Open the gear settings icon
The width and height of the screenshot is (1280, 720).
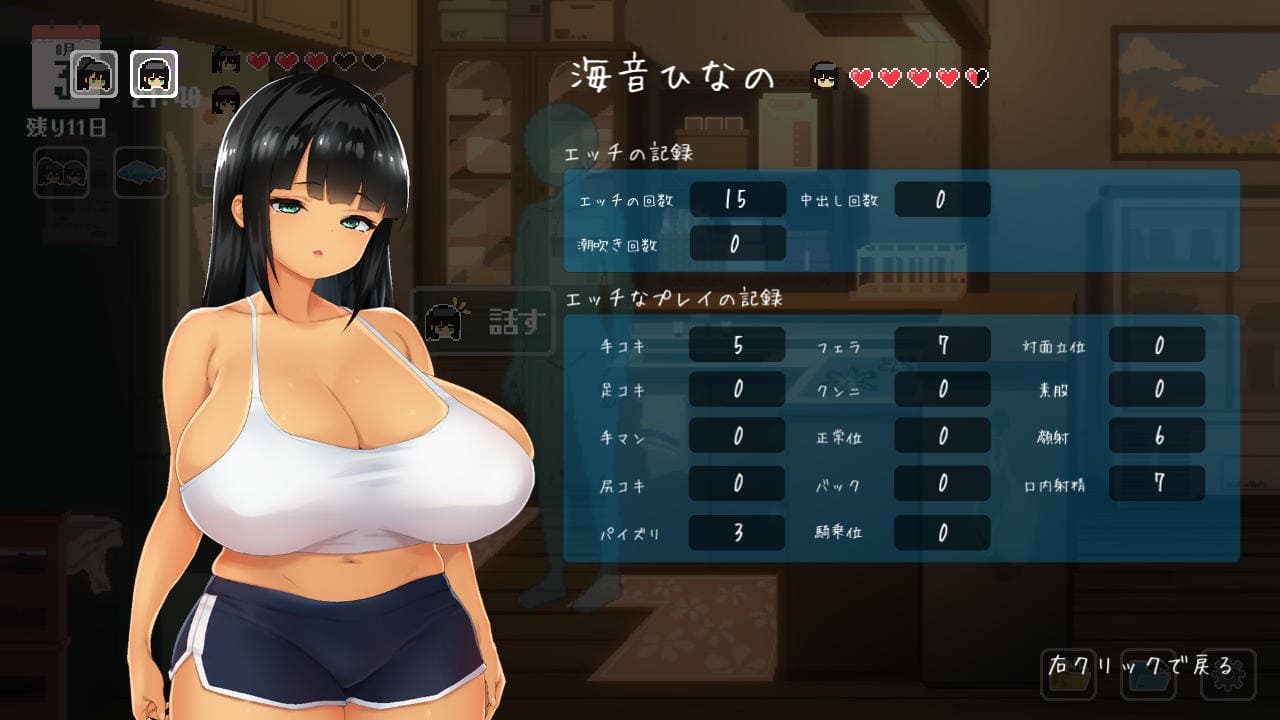point(1227,675)
